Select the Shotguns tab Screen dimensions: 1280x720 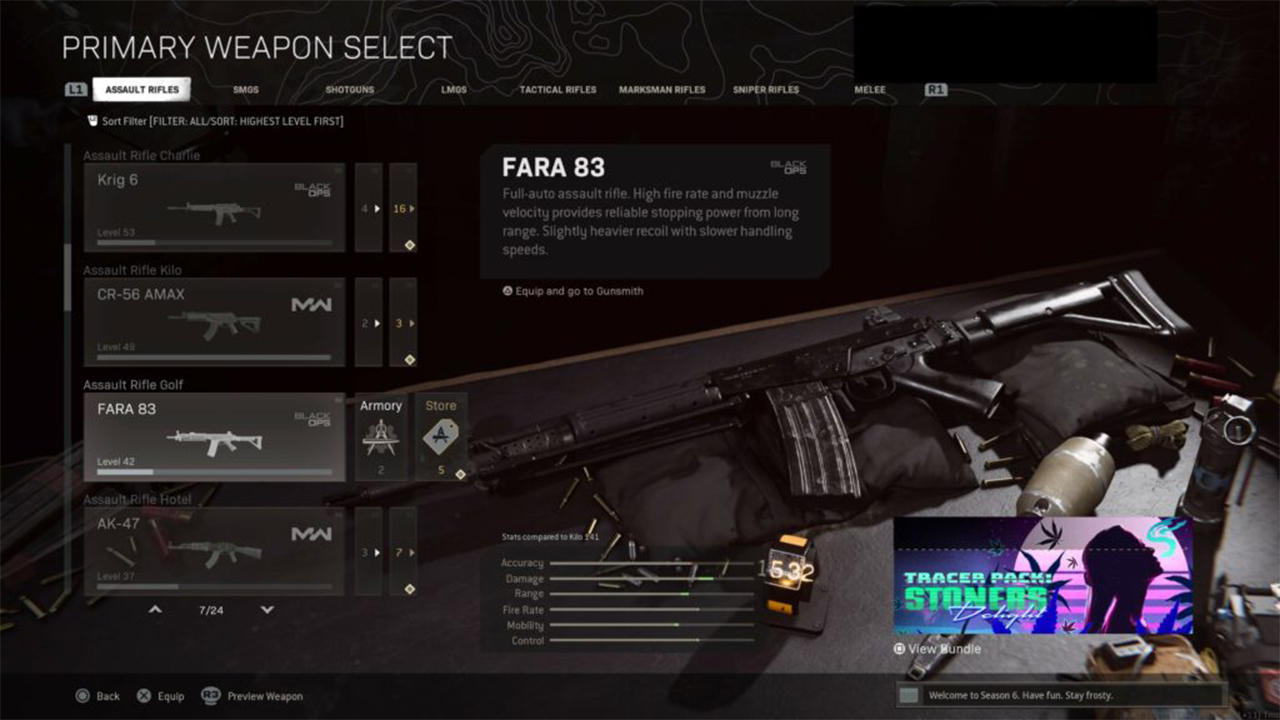coord(349,90)
